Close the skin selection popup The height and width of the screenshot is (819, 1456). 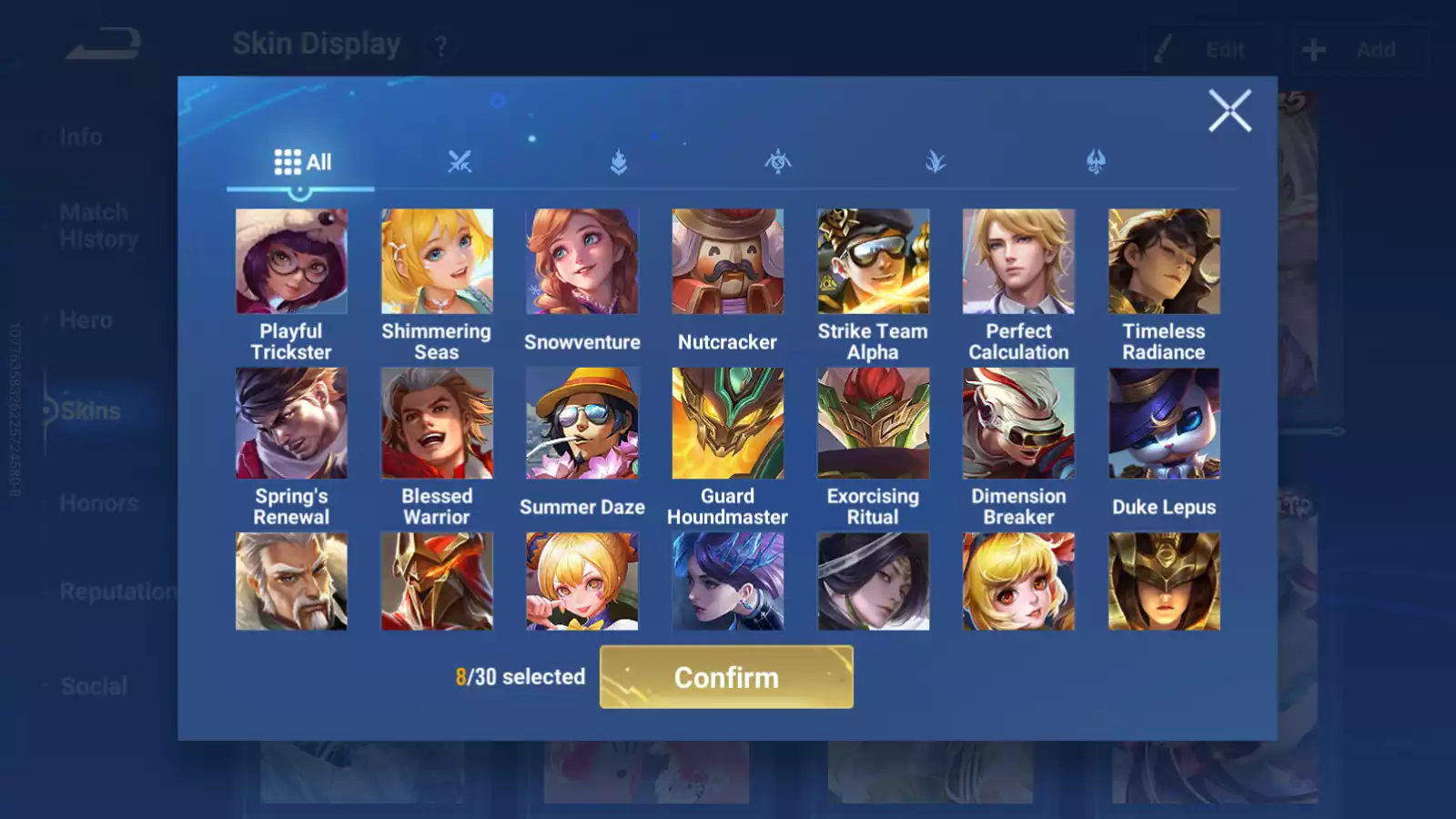tap(1229, 111)
